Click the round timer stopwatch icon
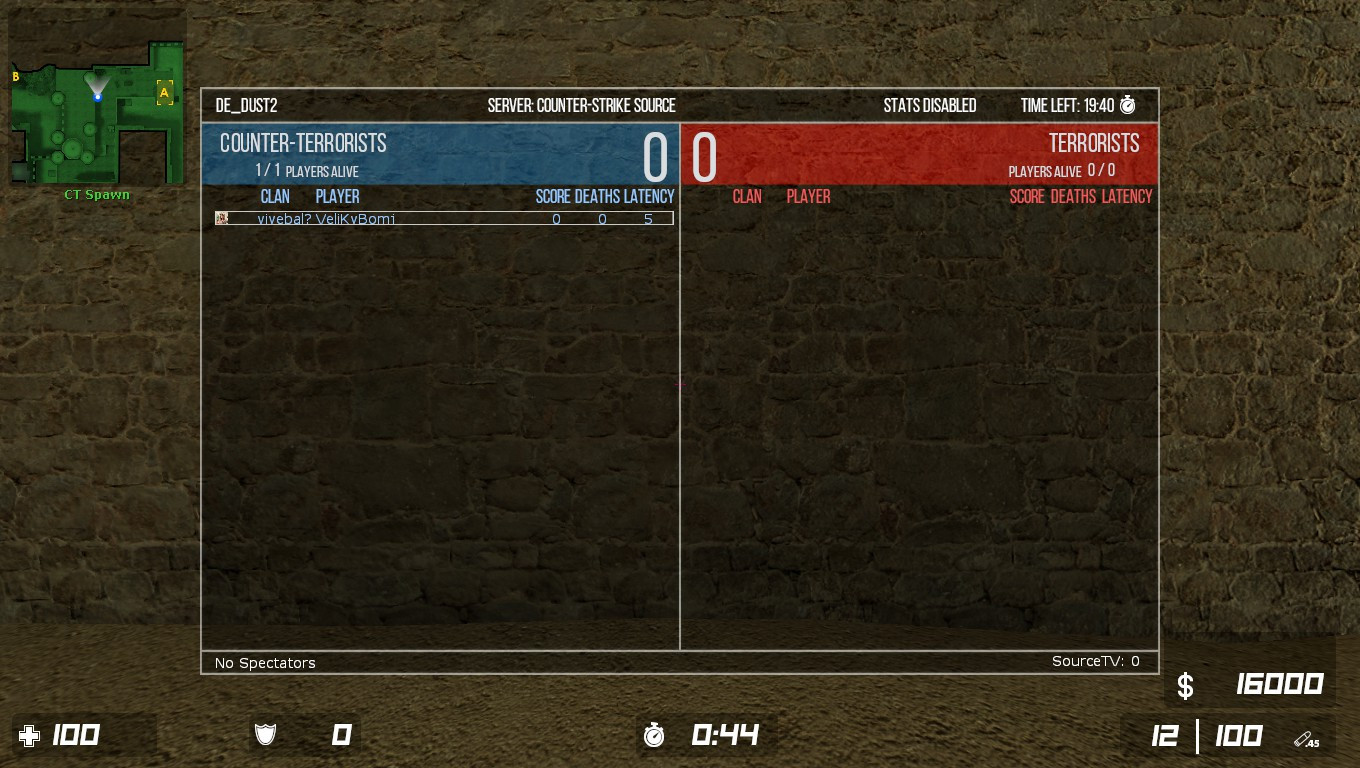Viewport: 1360px width, 768px height. click(x=655, y=735)
